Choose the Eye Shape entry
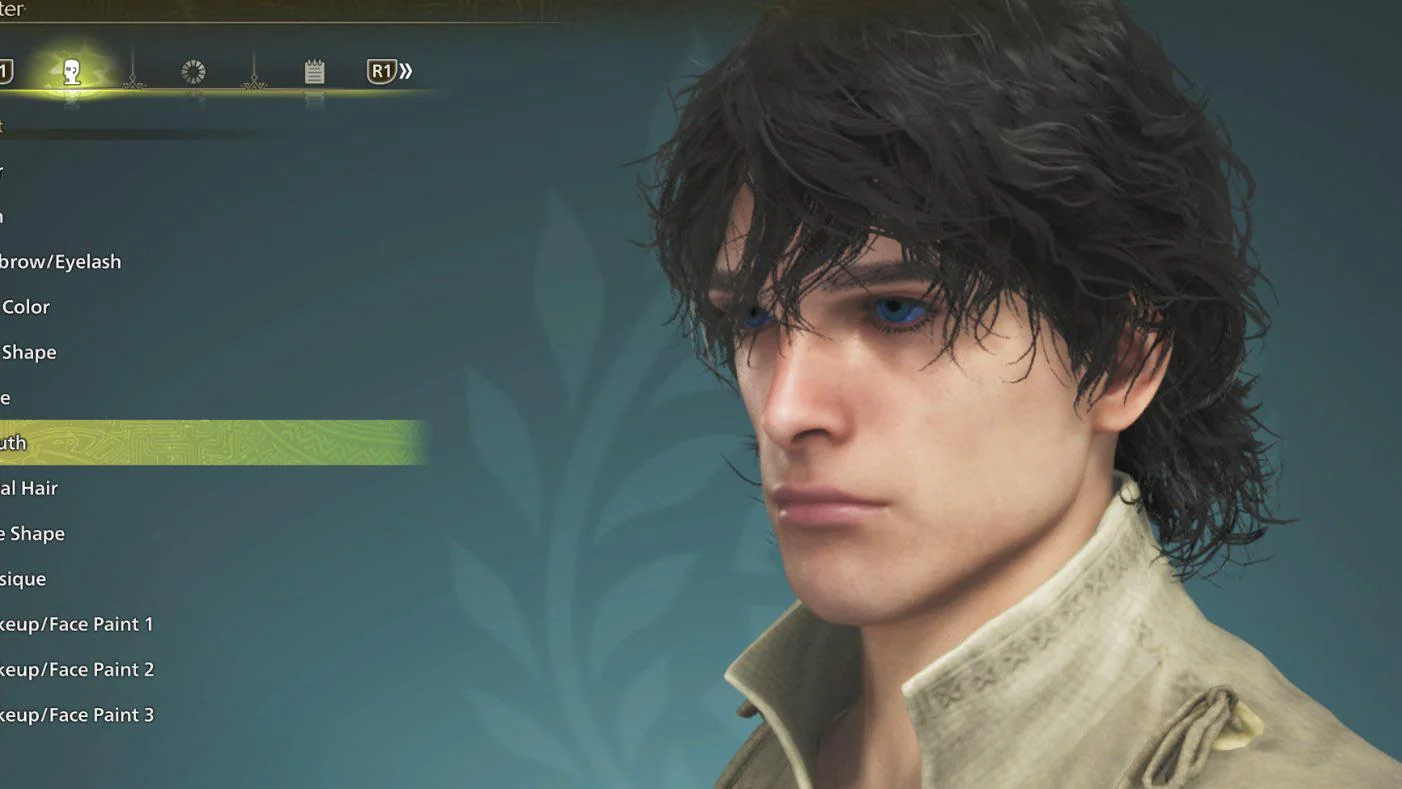The height and width of the screenshot is (789, 1402). tap(29, 352)
